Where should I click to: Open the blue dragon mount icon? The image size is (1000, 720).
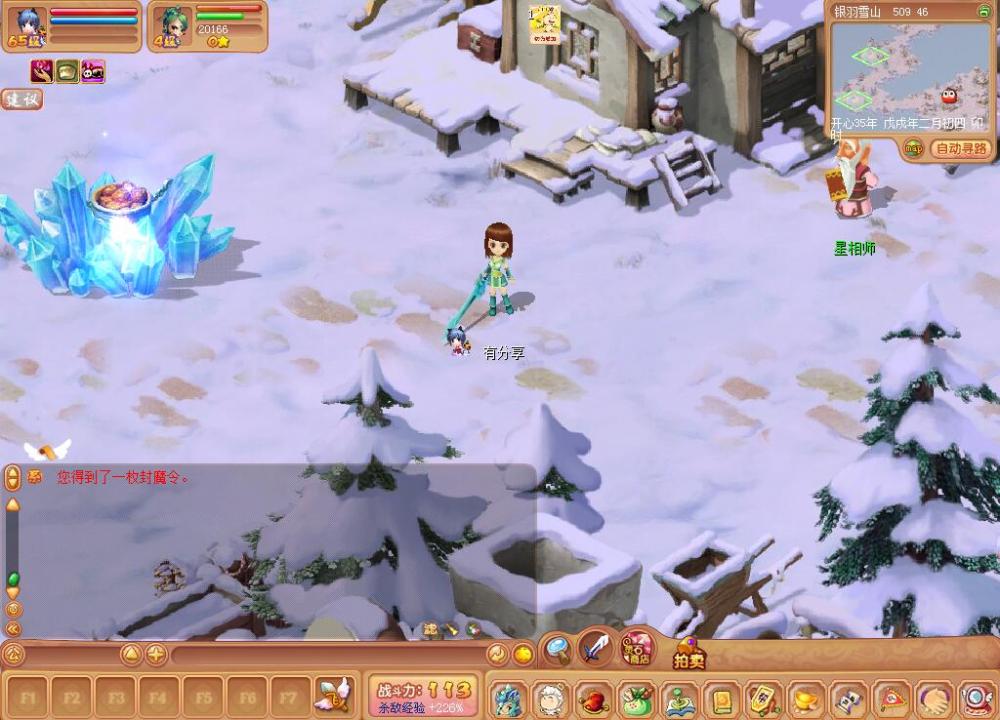tap(507, 699)
